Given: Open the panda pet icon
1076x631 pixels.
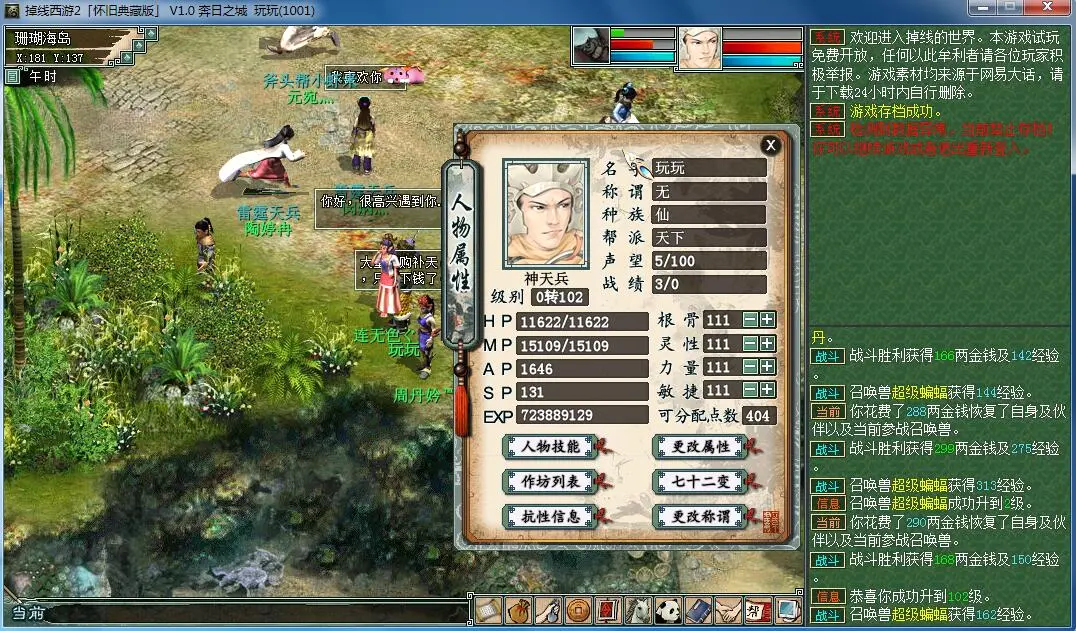Looking at the screenshot, I should pyautogui.click(x=668, y=609).
